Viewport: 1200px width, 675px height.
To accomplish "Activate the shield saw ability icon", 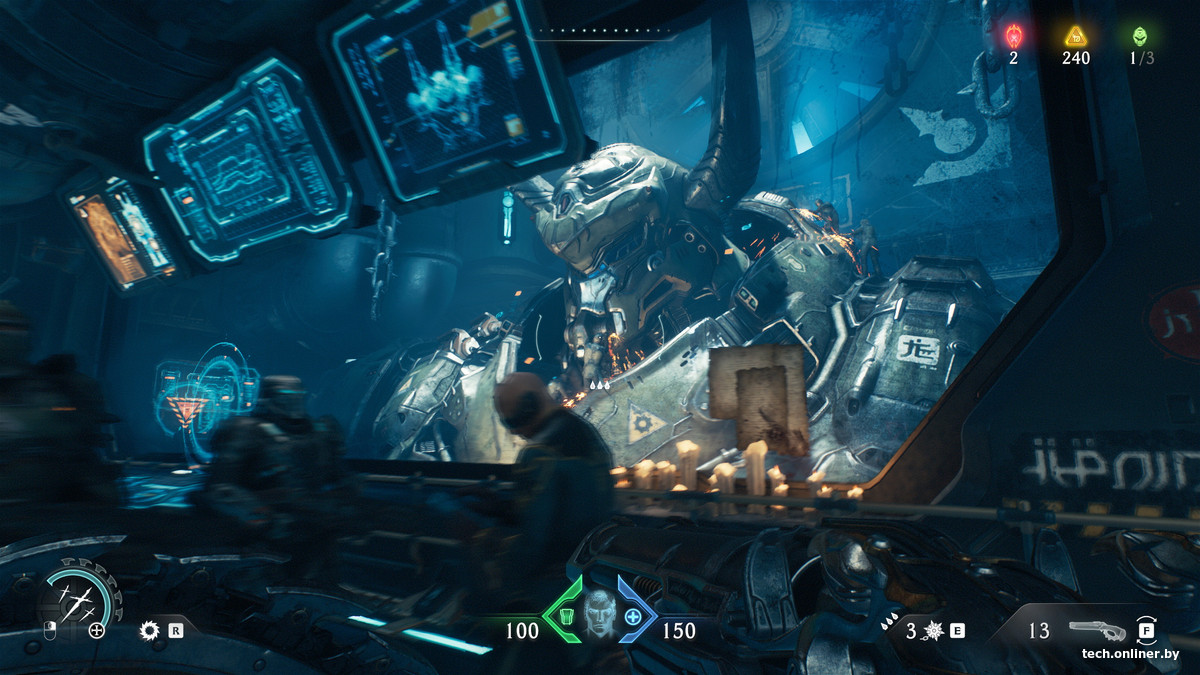I will pyautogui.click(x=150, y=630).
